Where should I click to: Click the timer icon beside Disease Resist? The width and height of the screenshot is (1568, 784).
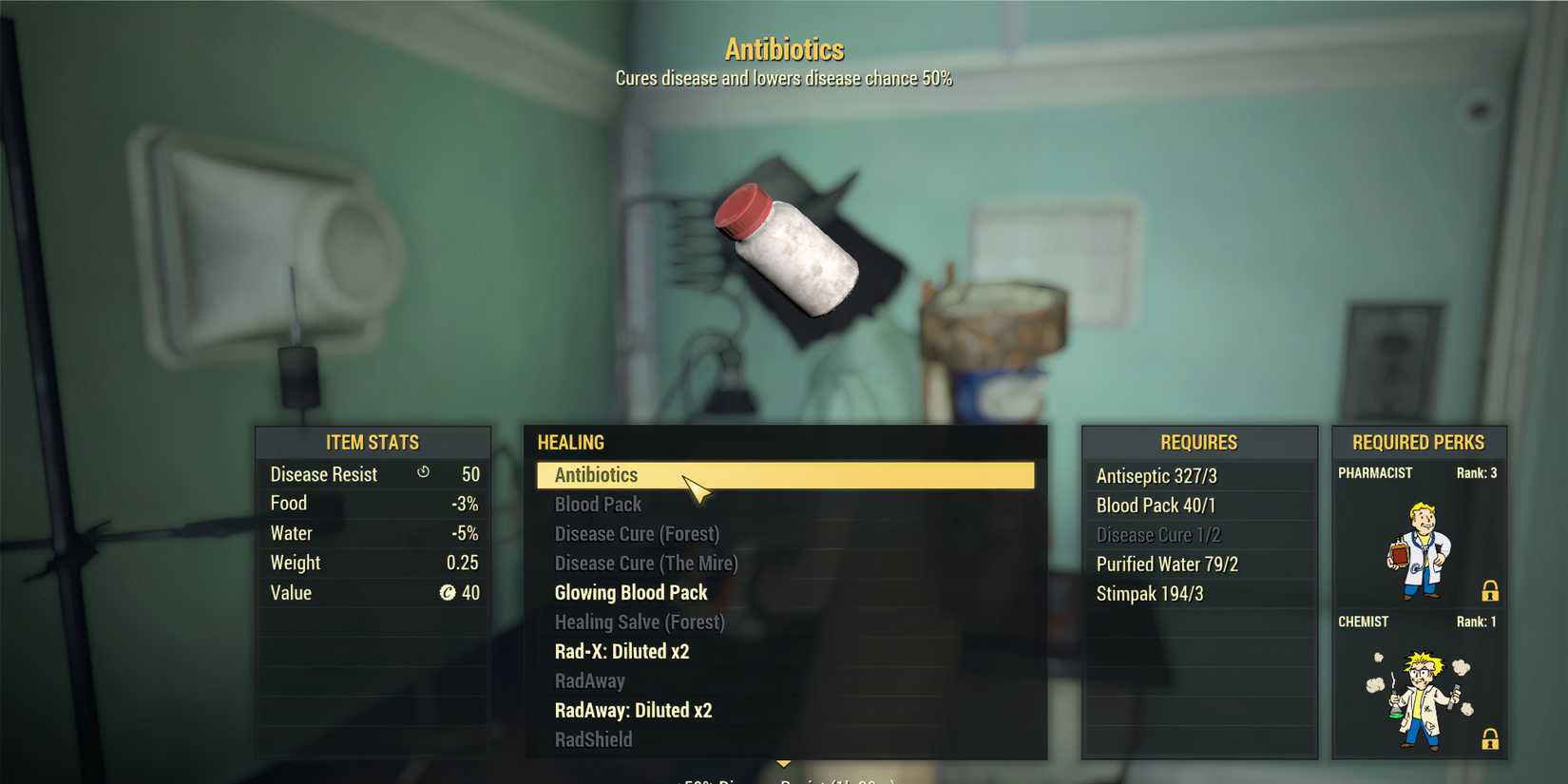tap(423, 473)
